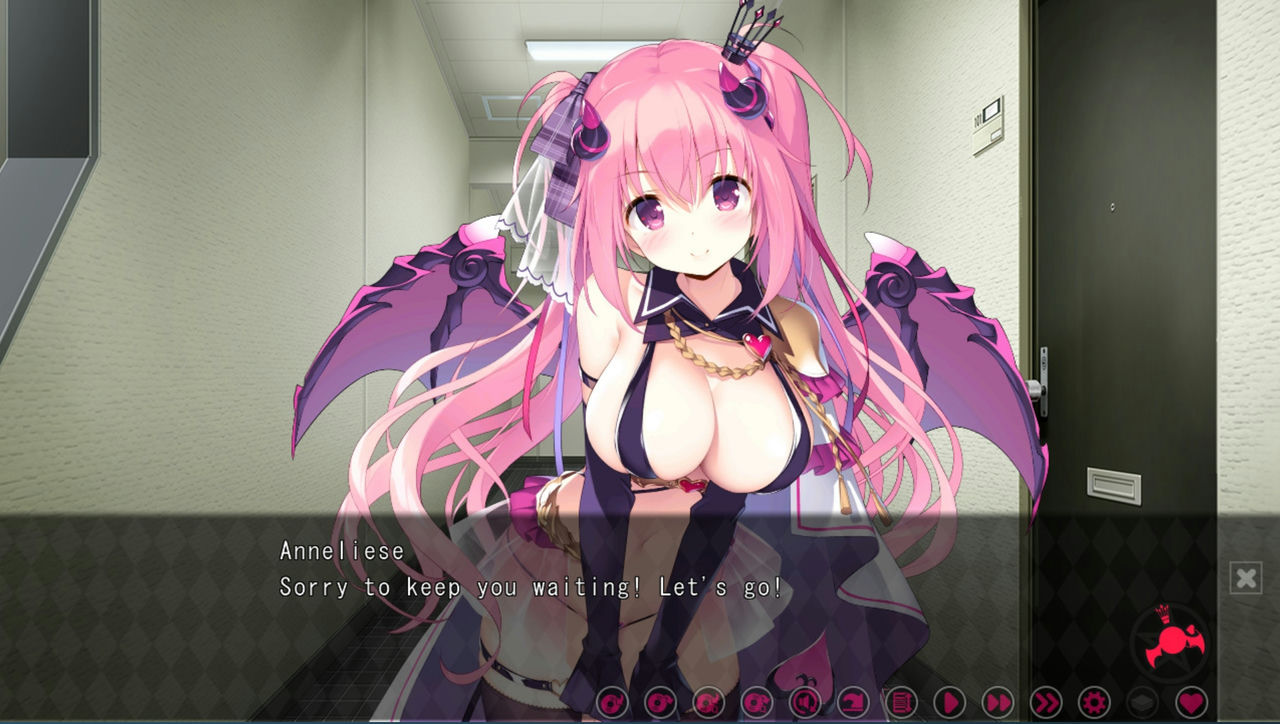Screen dimensions: 1280x724
Task: Enable auto-read mode with the play button
Action: click(x=952, y=703)
